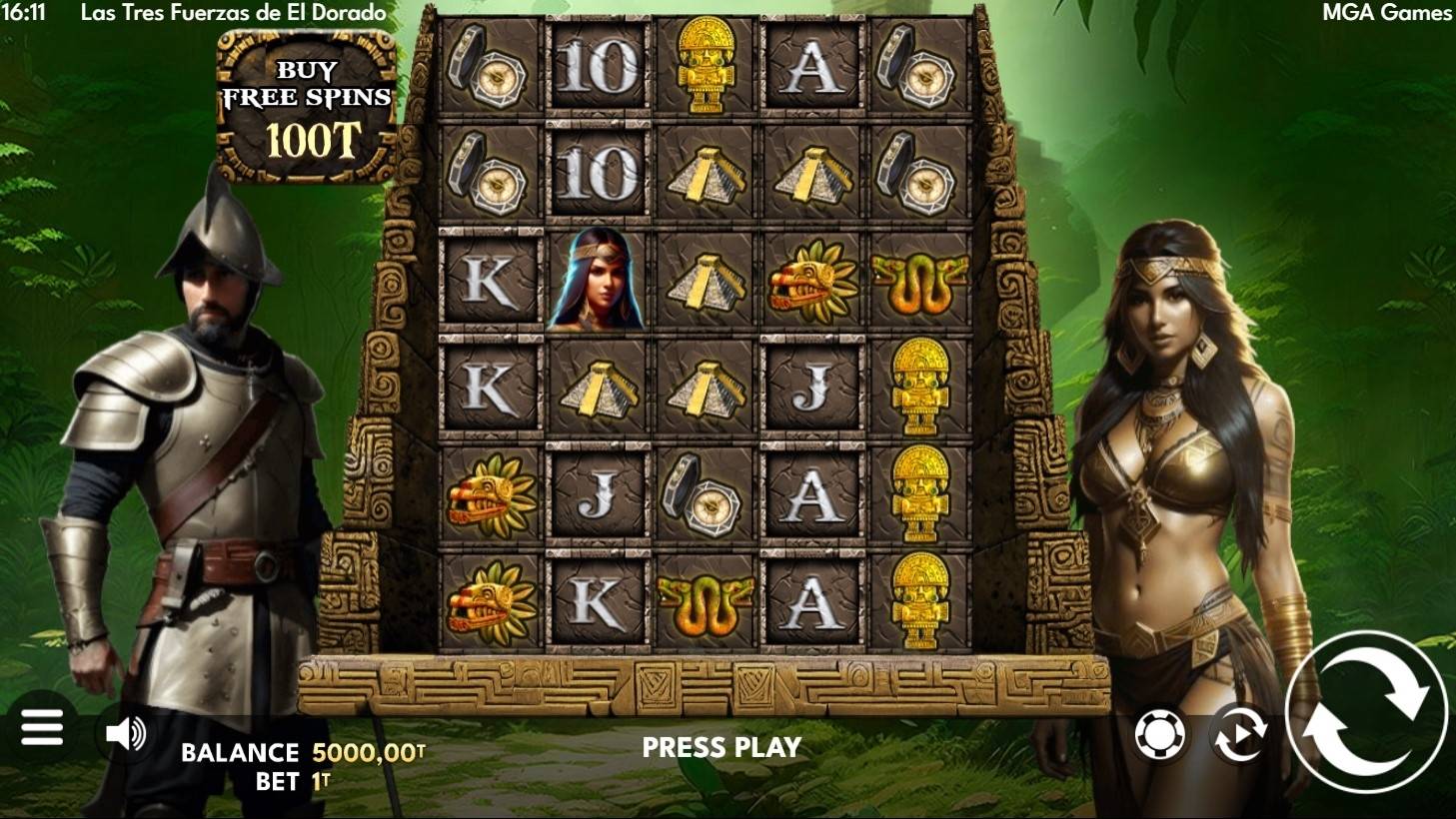This screenshot has height=819, width=1456.
Task: Toggle the sound speaker icon
Action: coord(127,734)
